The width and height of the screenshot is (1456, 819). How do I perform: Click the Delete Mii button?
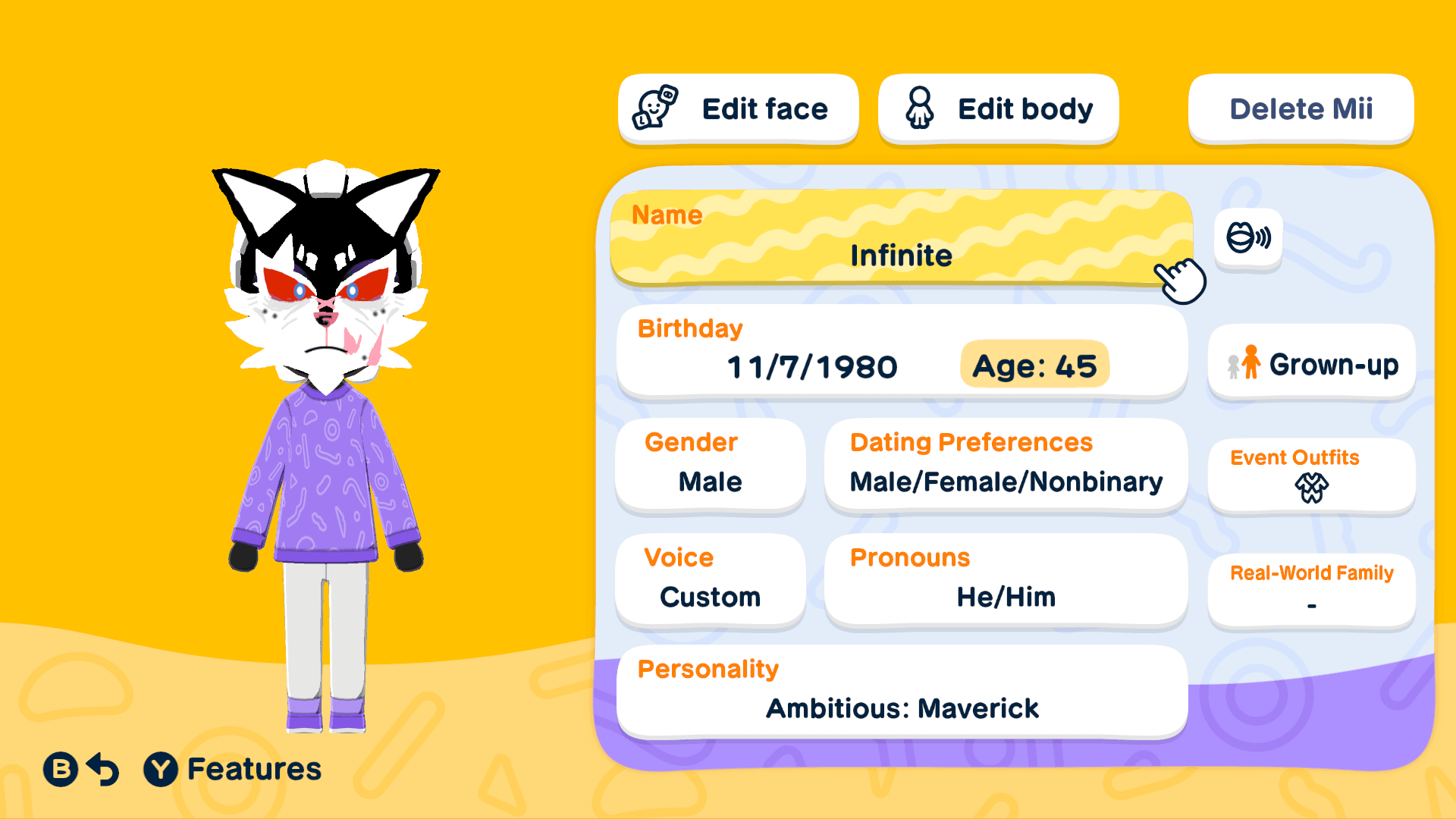[x=1300, y=108]
